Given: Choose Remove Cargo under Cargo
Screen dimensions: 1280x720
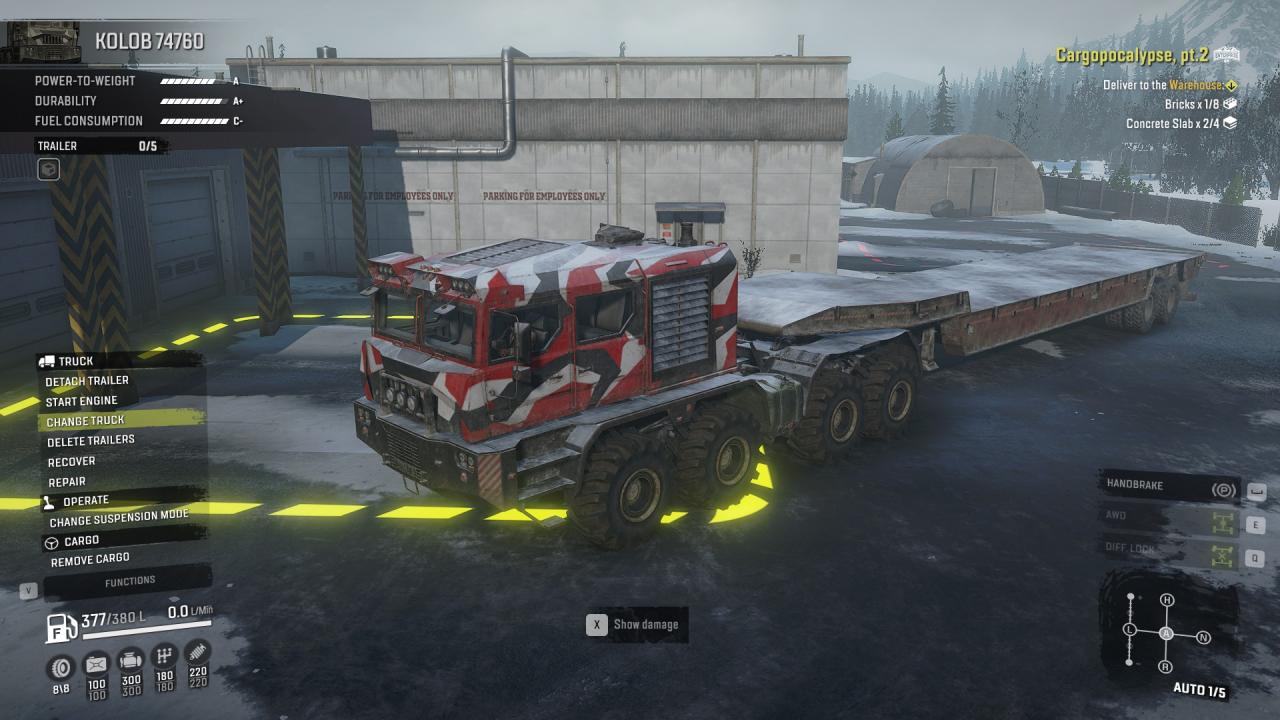Looking at the screenshot, I should (90, 560).
